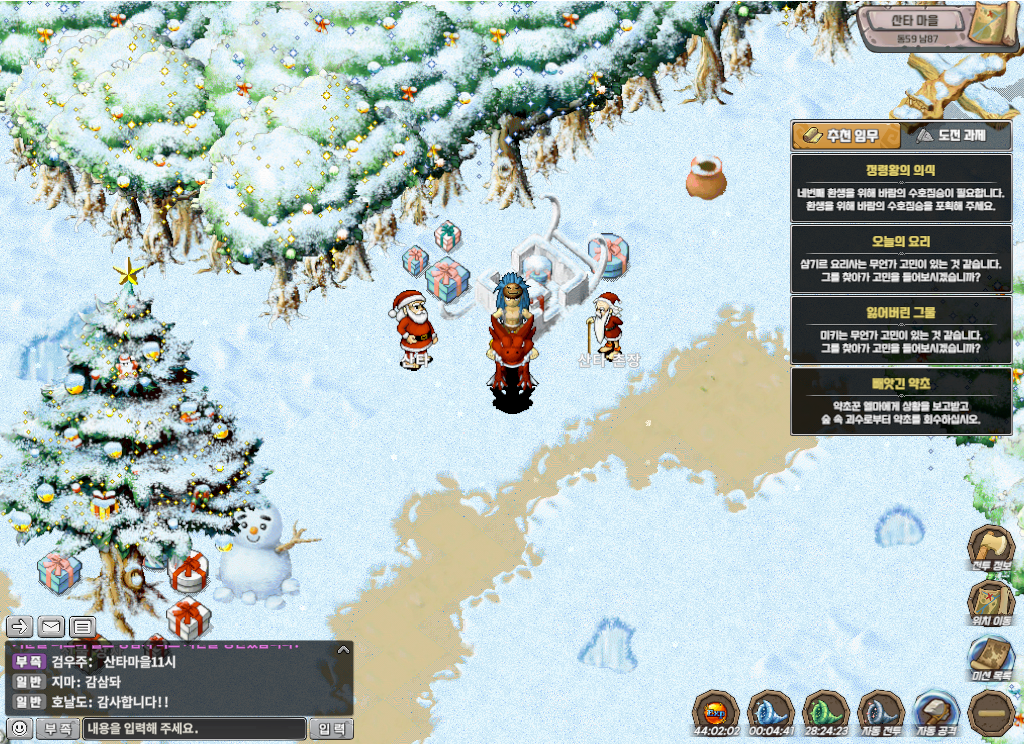
Task: Click the chat message input field
Action: click(x=194, y=728)
